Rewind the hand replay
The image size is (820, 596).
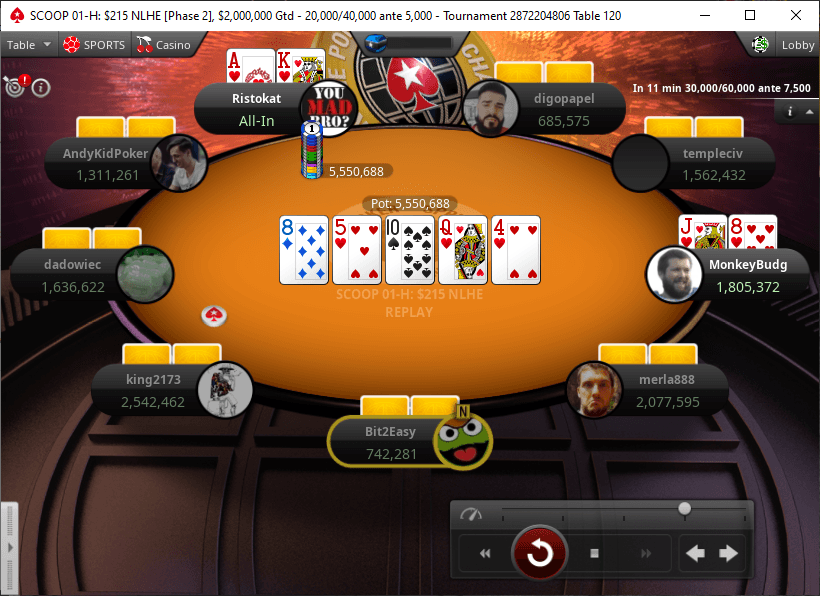(x=486, y=553)
